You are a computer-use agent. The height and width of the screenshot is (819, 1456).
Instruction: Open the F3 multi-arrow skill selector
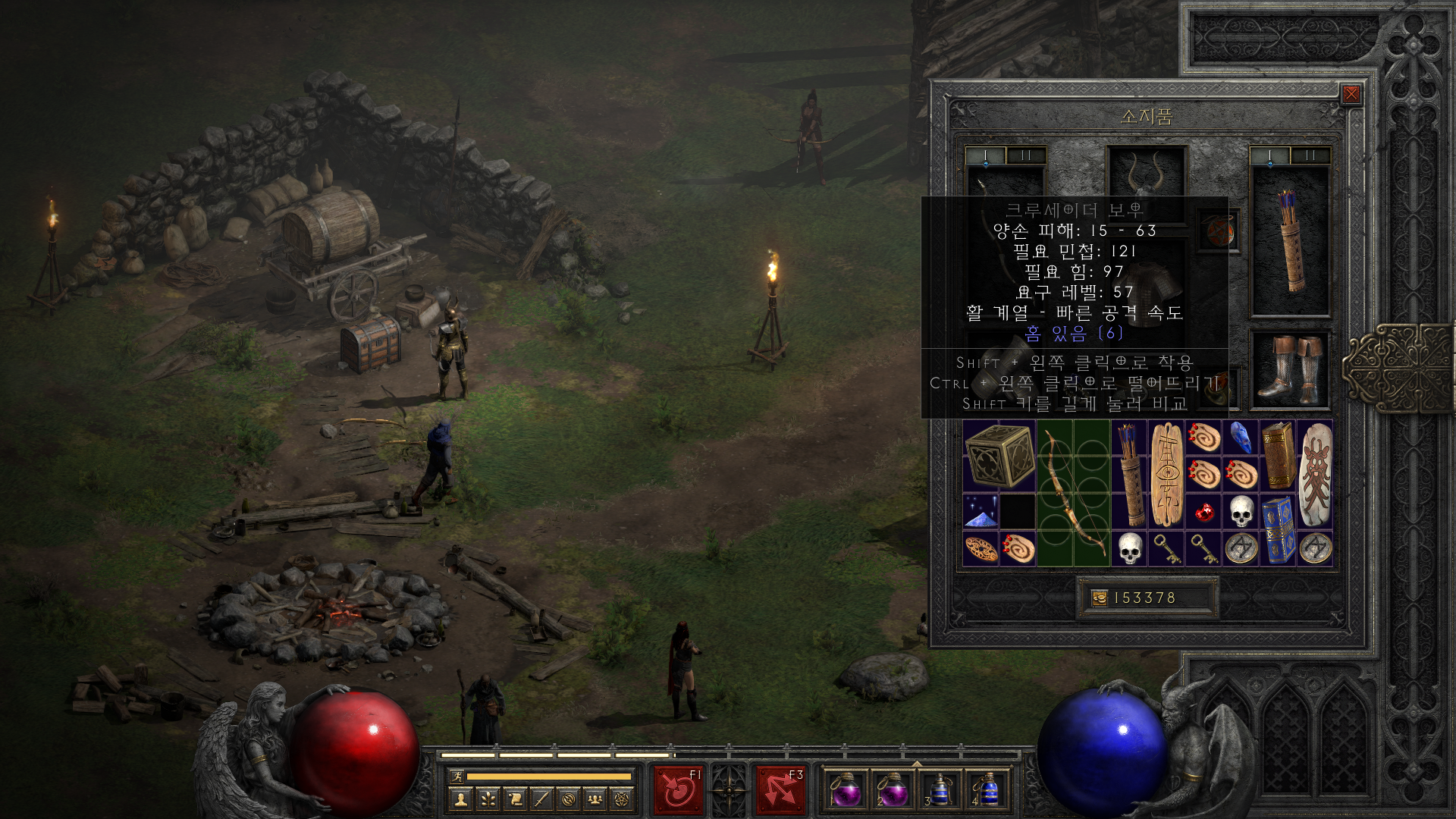[780, 790]
